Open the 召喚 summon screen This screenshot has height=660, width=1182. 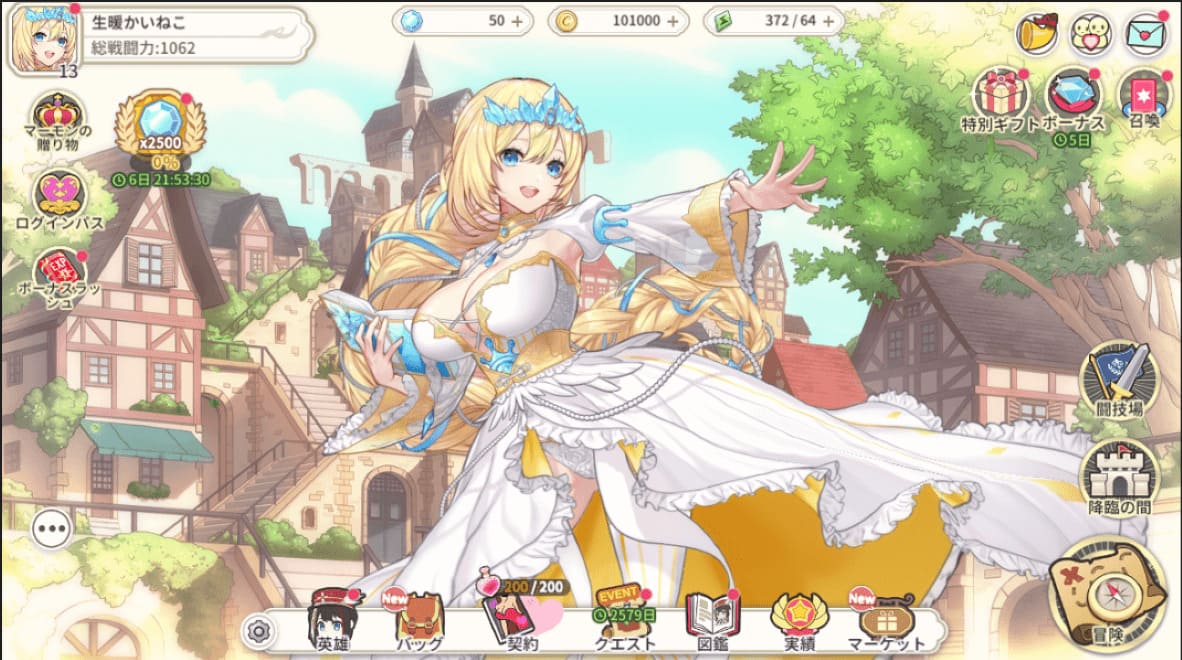click(1144, 97)
